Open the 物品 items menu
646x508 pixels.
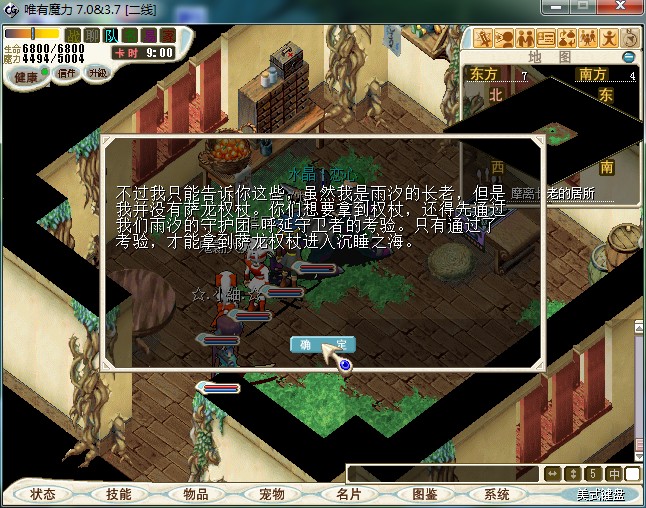pos(195,494)
